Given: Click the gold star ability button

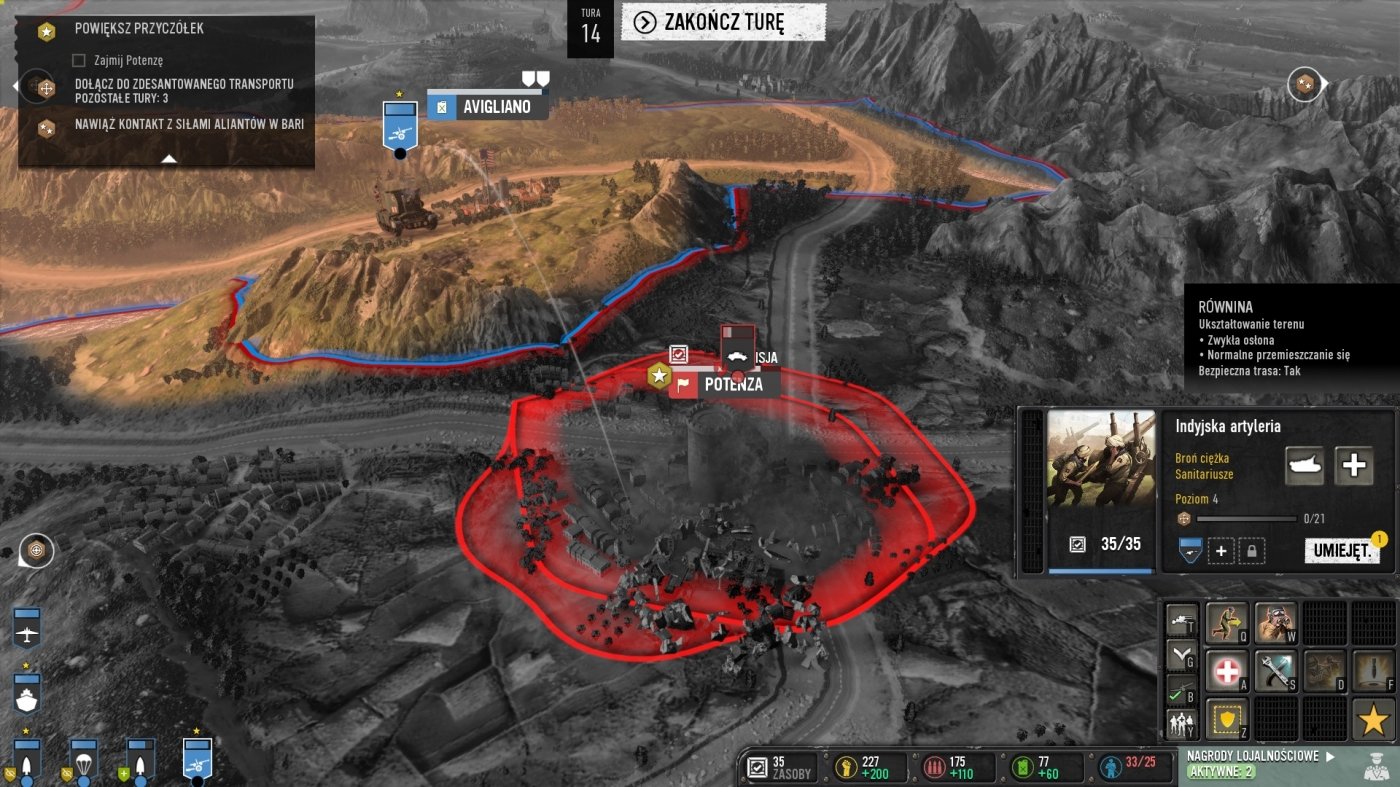Looking at the screenshot, I should click(1373, 719).
